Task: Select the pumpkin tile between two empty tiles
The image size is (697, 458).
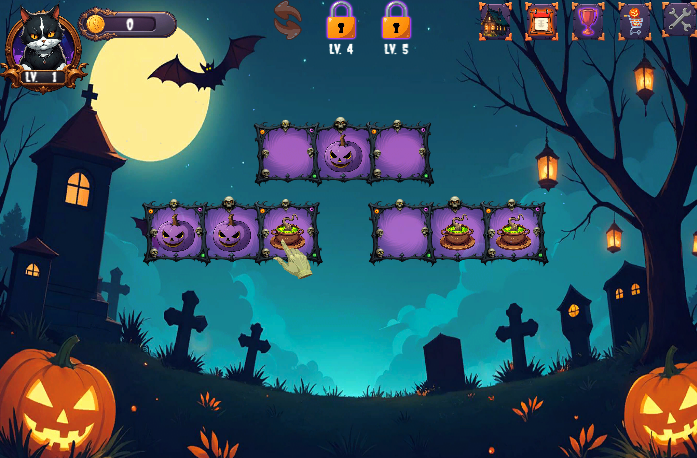Action: coord(344,155)
